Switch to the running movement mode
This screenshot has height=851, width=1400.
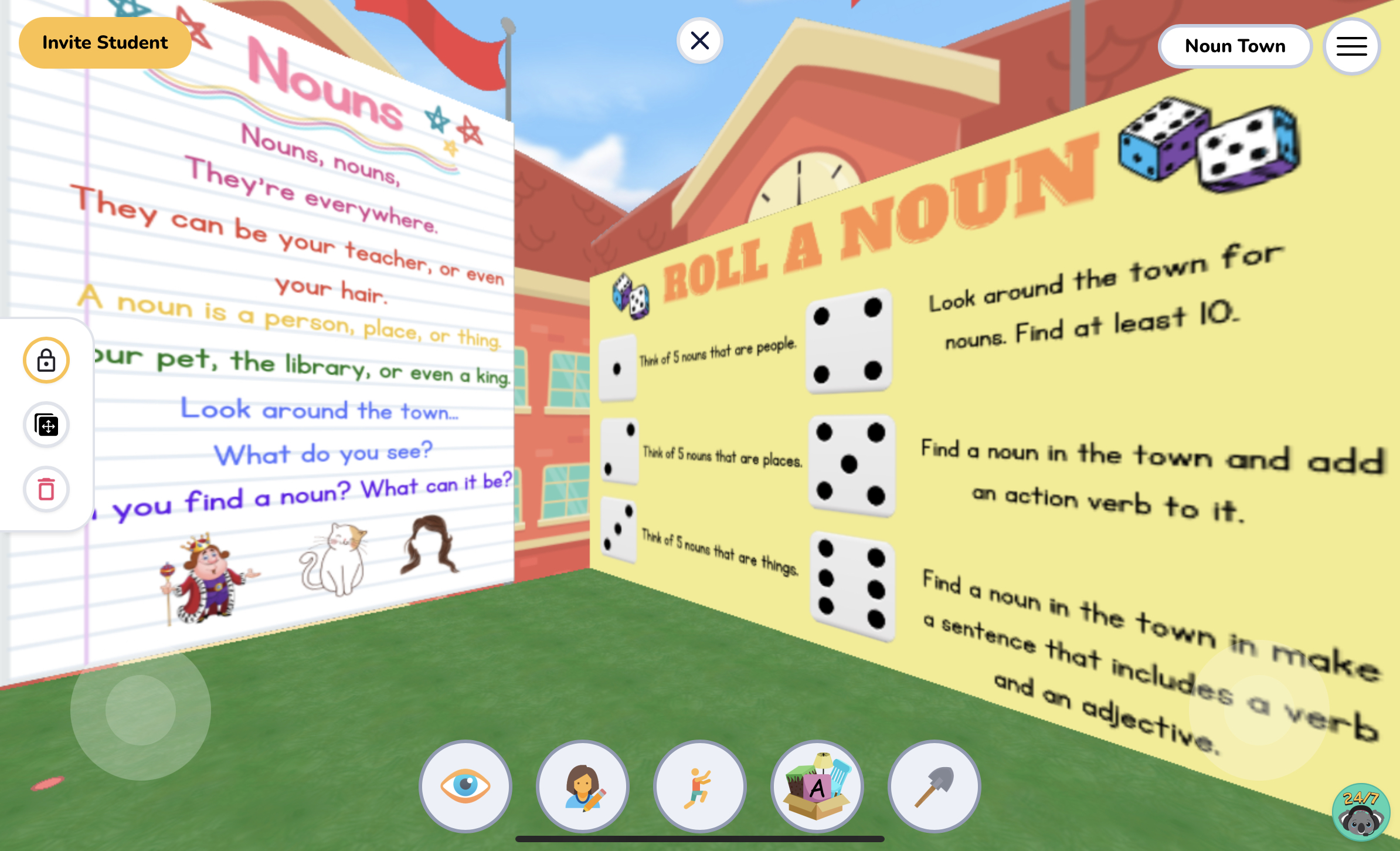(699, 787)
